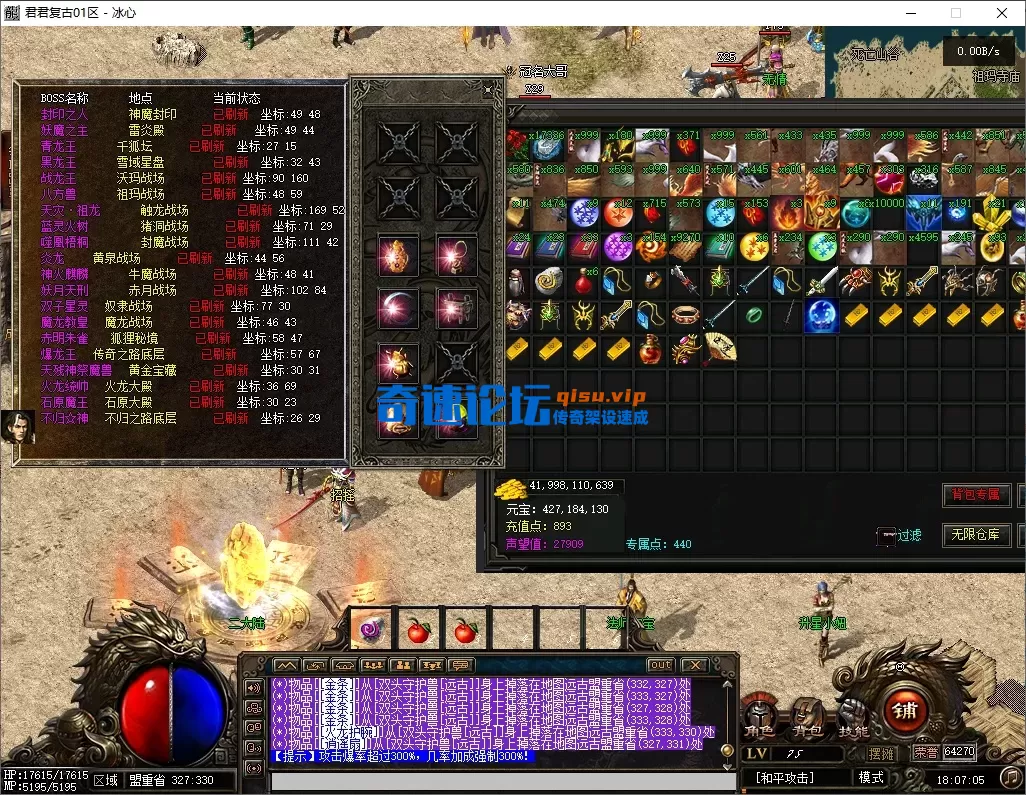This screenshot has width=1026, height=795.
Task: Click the chat panel's out button
Action: coord(660,665)
